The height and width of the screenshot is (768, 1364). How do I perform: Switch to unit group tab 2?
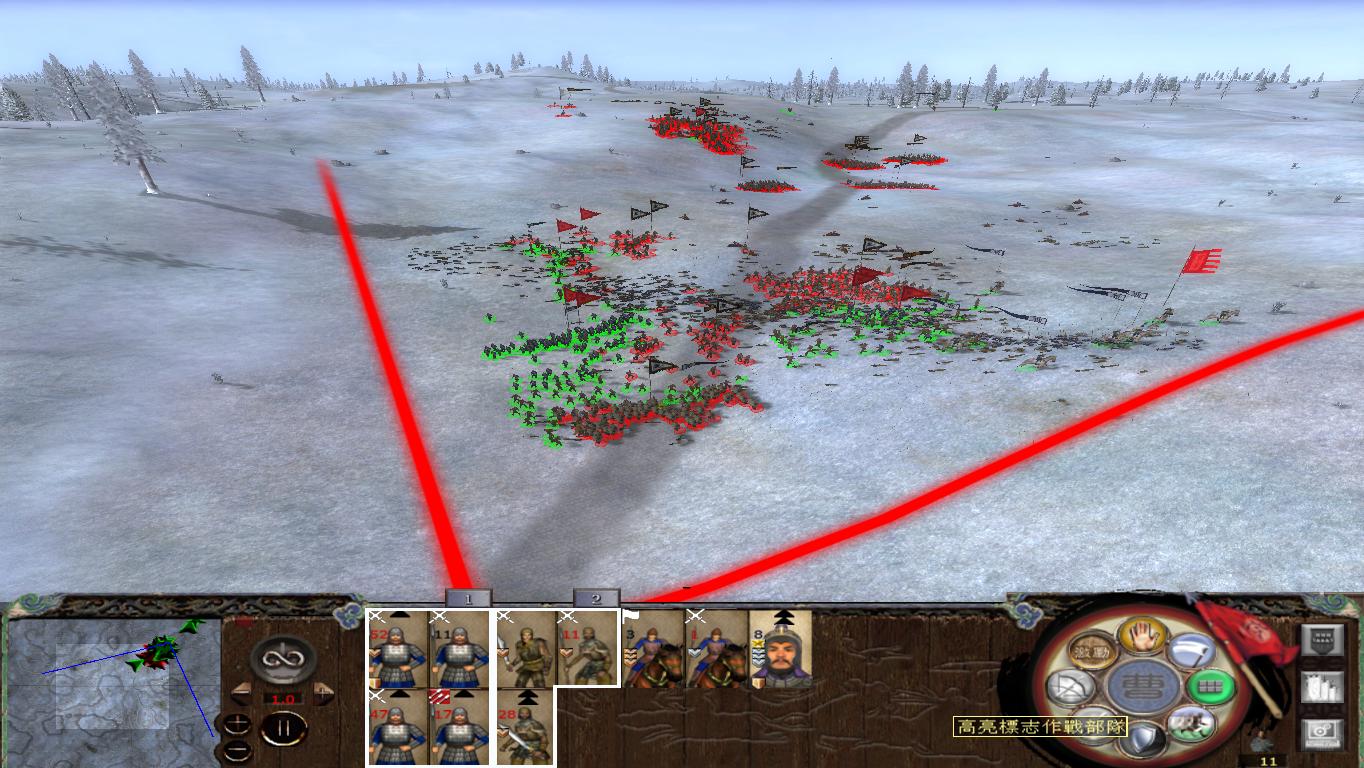pos(596,598)
